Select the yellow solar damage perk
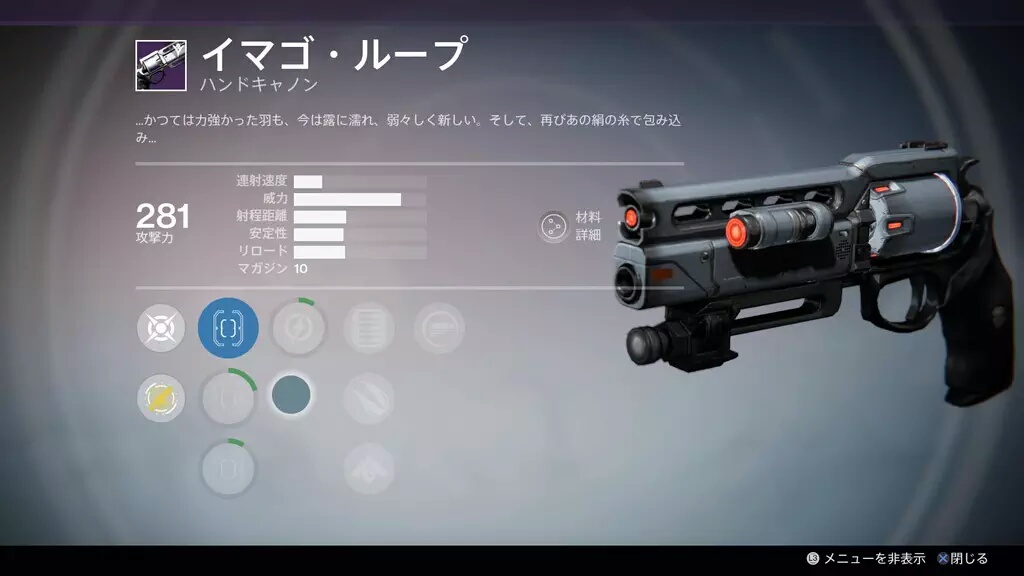1024x576 pixels. 161,400
